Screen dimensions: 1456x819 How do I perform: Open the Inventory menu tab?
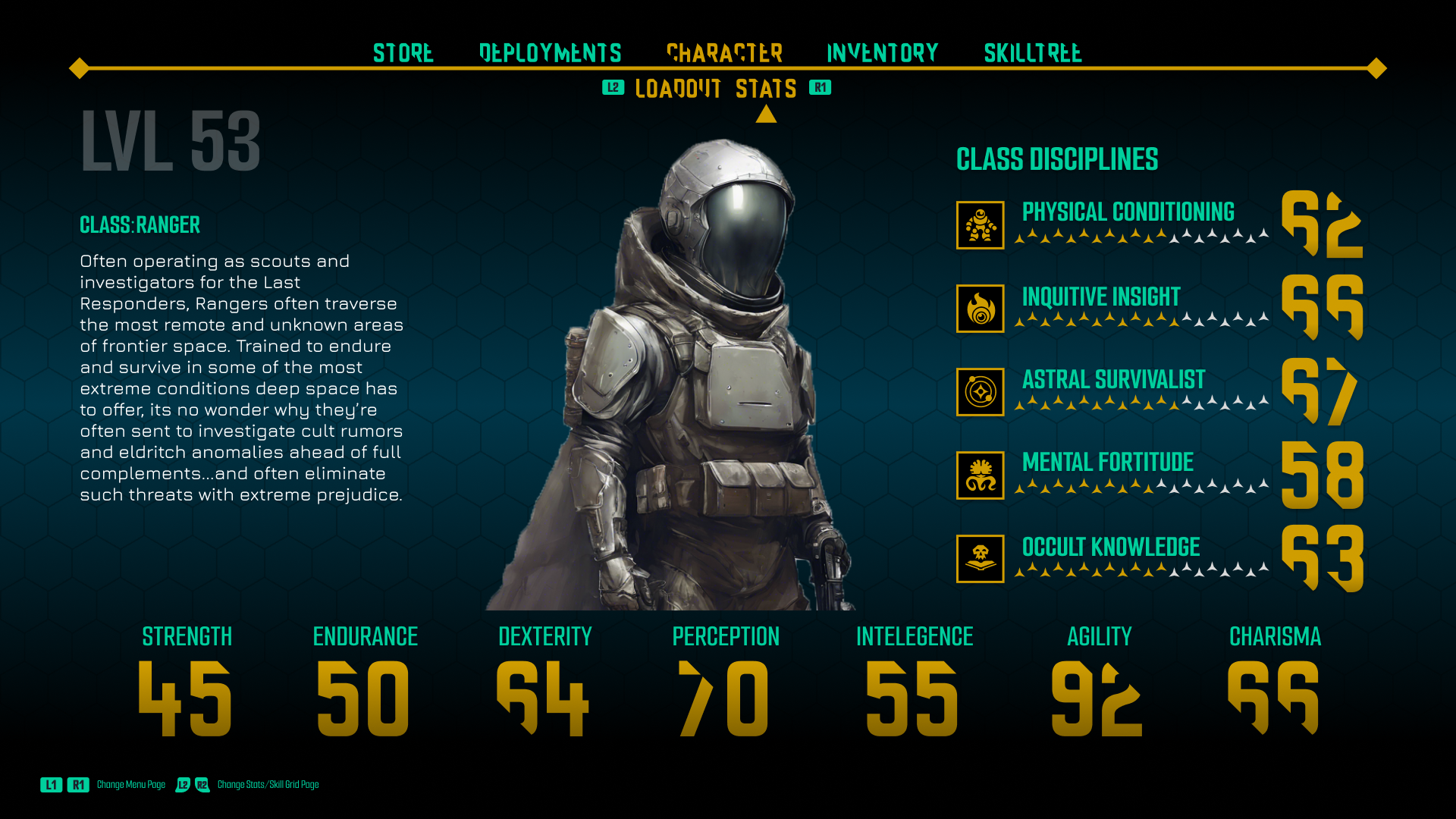coord(882,52)
